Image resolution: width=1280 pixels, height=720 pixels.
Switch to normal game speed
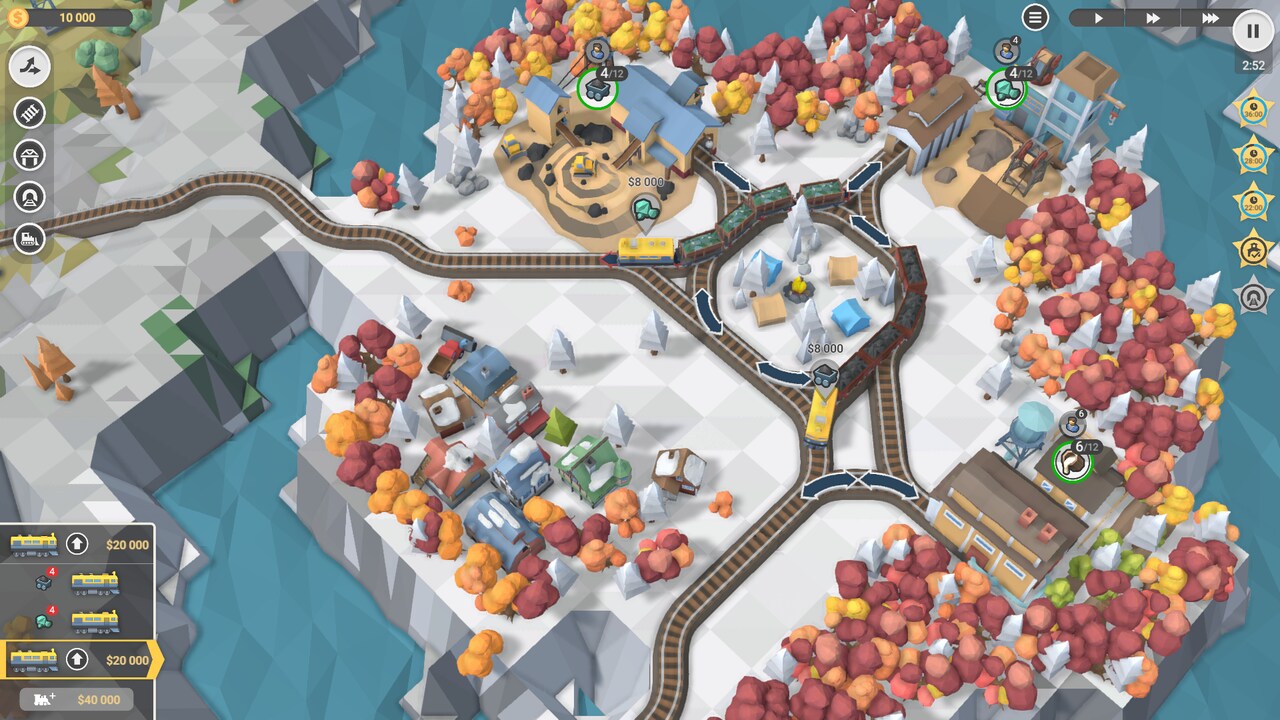1097,17
